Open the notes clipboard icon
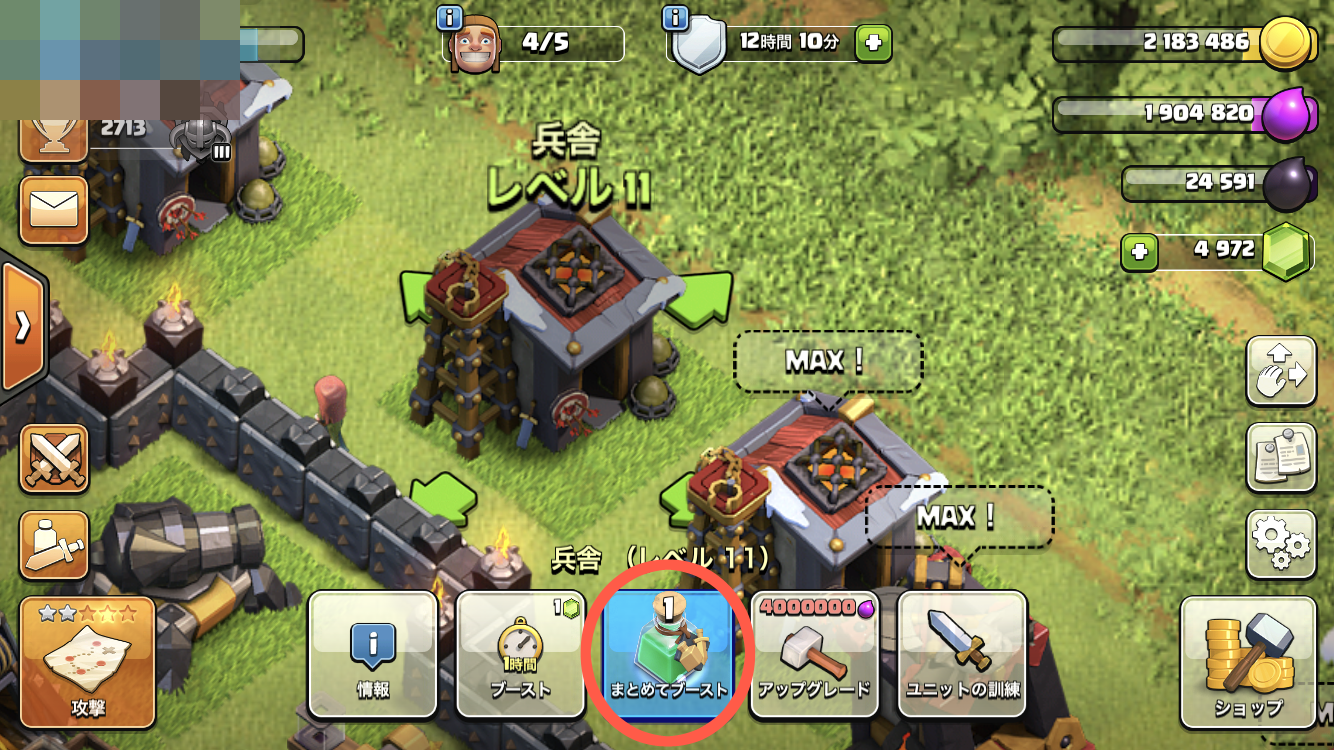The image size is (1334, 750). click(1280, 459)
